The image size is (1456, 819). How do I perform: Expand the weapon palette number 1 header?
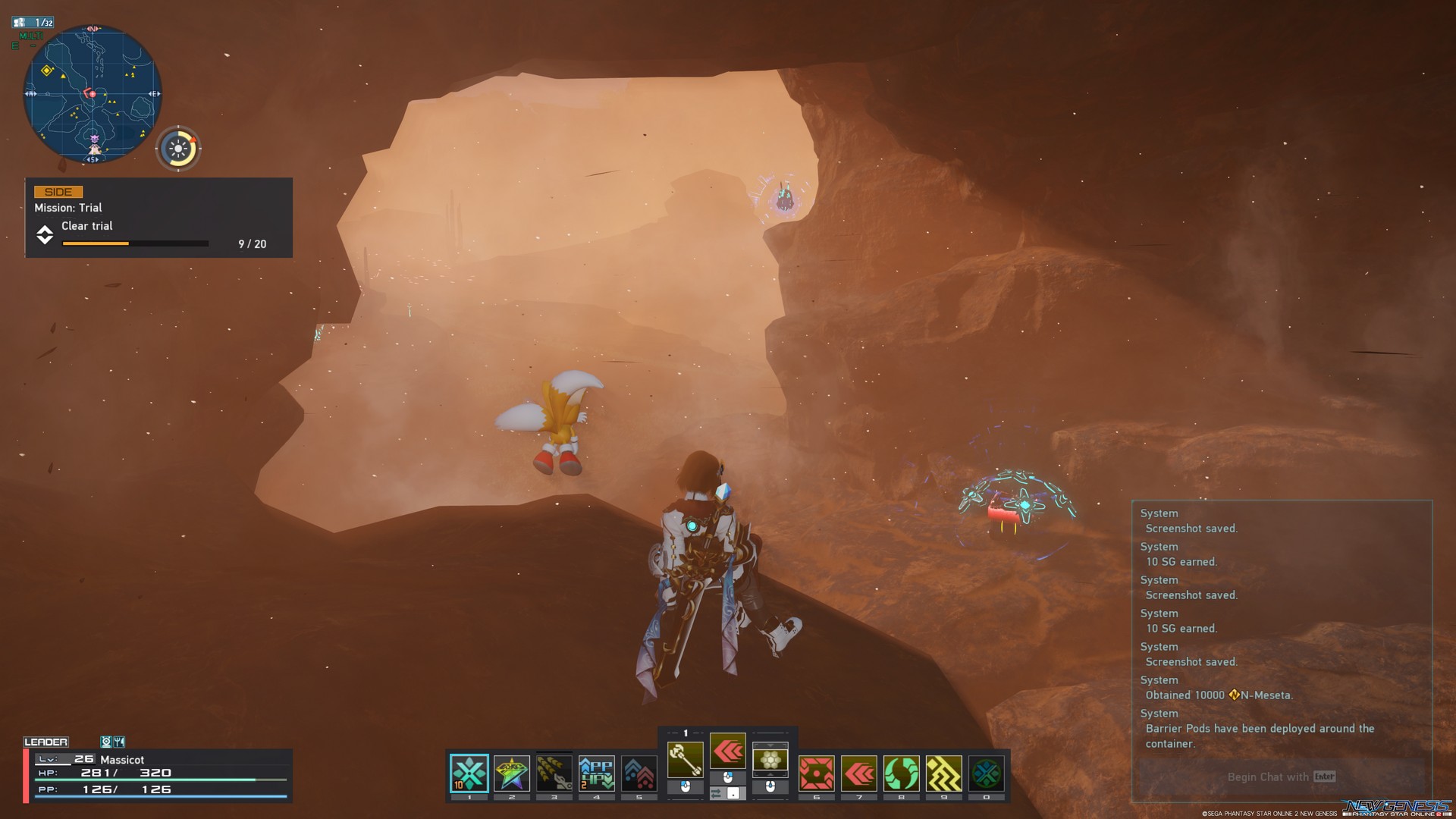(x=685, y=733)
